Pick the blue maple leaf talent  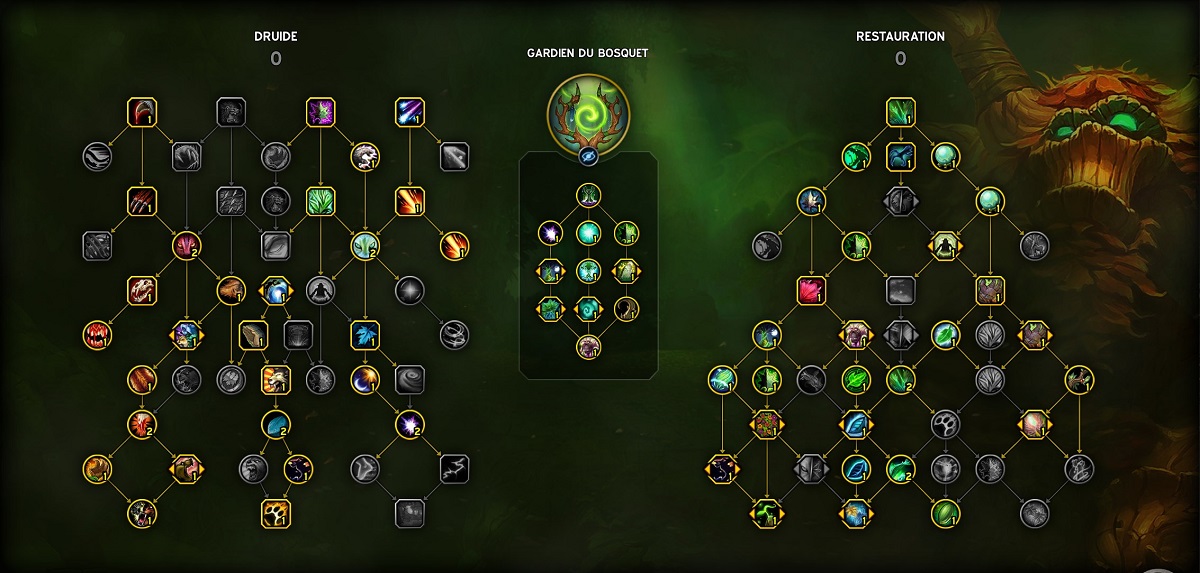click(364, 334)
